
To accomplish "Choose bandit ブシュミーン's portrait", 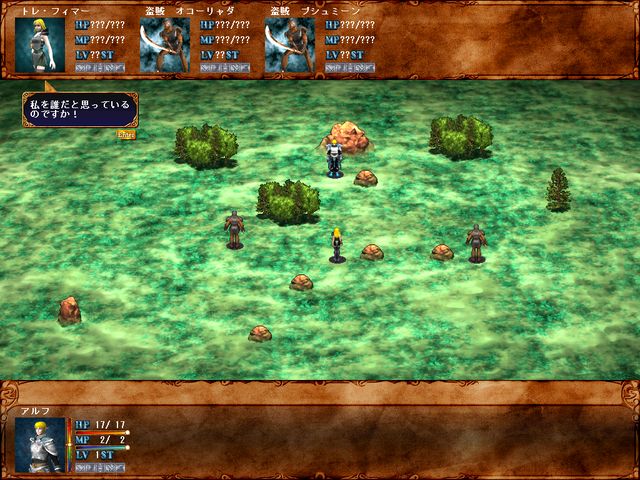I will click(289, 45).
